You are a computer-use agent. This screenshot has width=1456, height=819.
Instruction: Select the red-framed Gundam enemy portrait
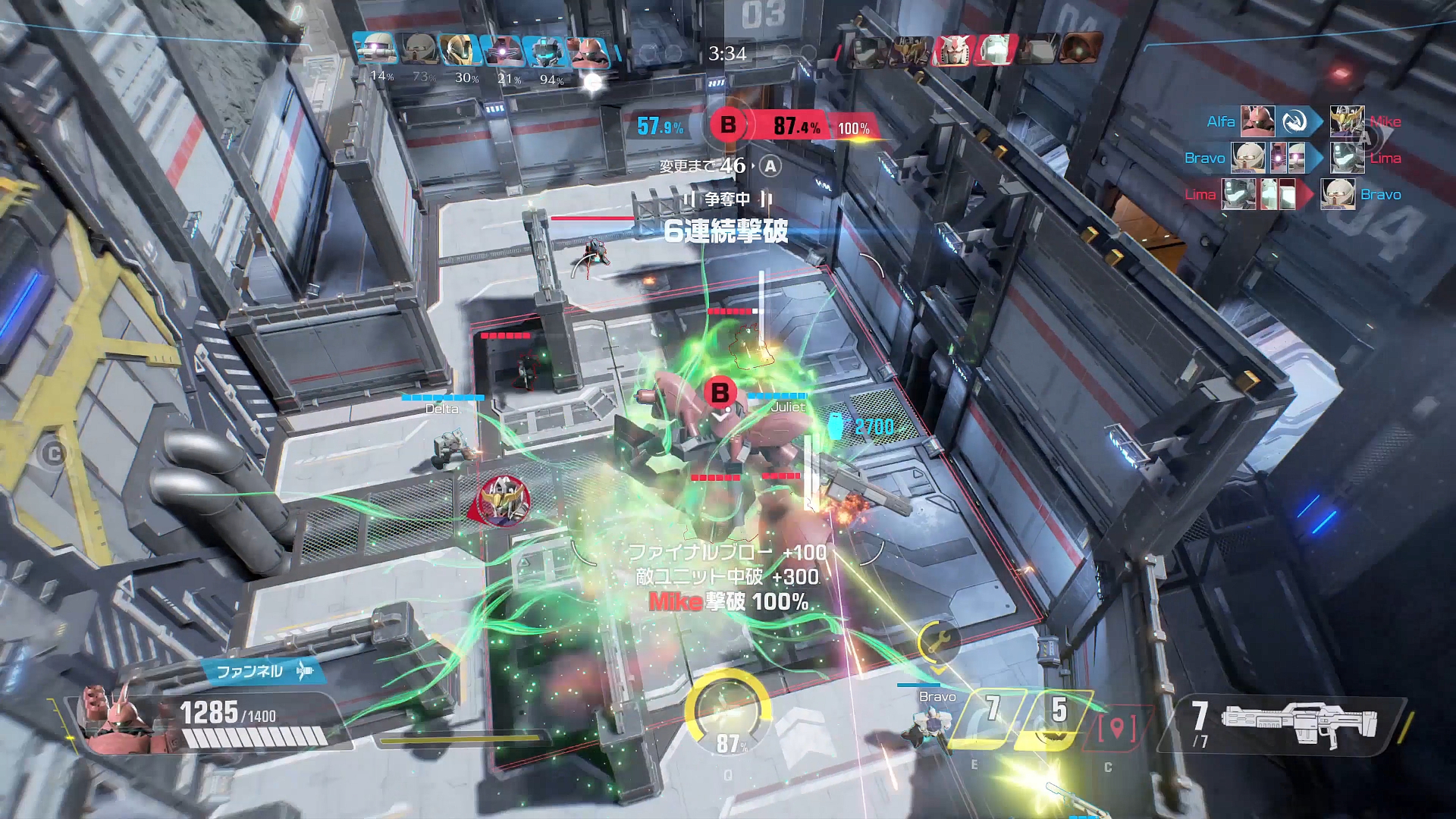point(952,50)
